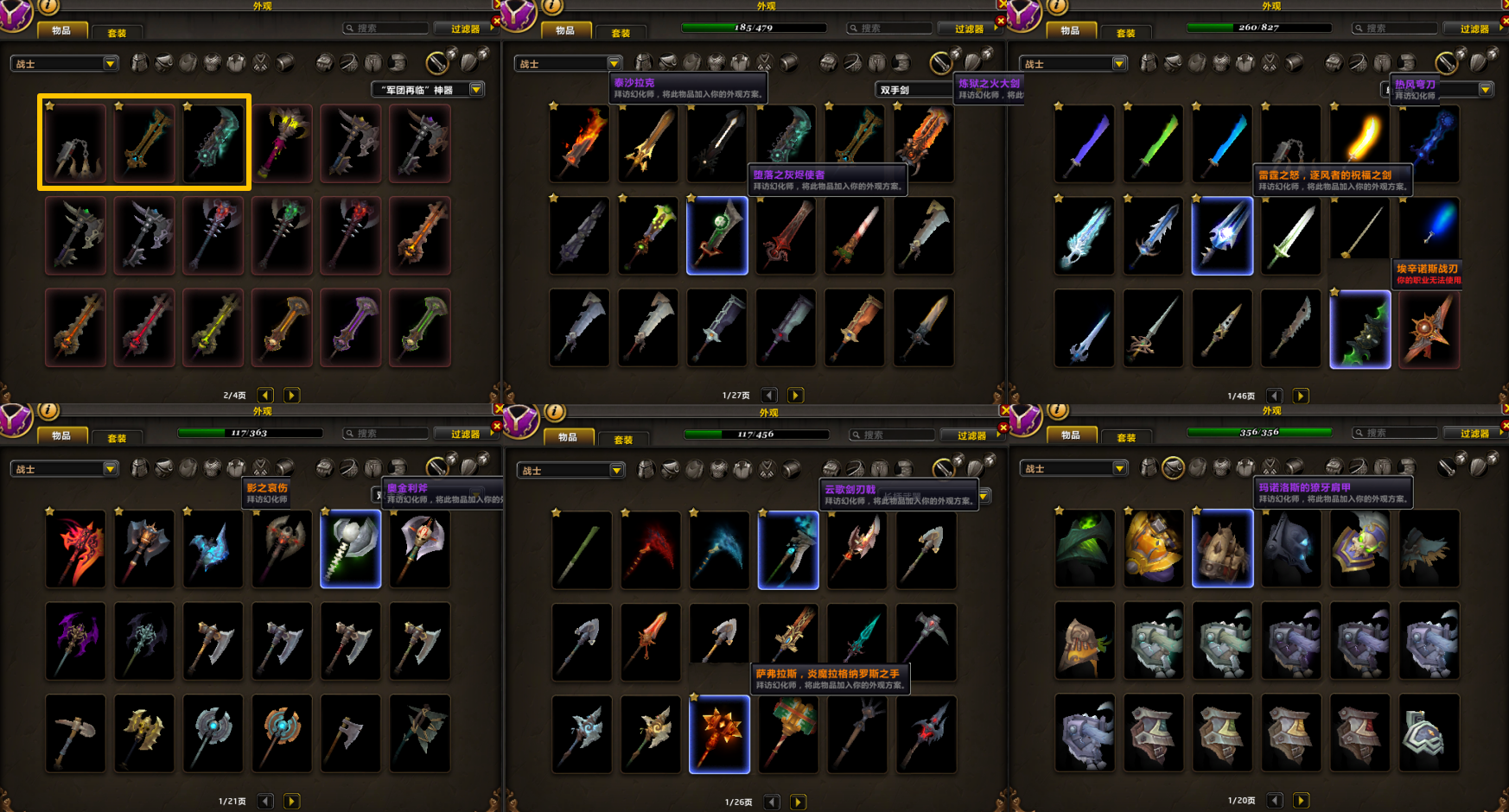Open the 军团再临 神器 dropdown

[476, 90]
